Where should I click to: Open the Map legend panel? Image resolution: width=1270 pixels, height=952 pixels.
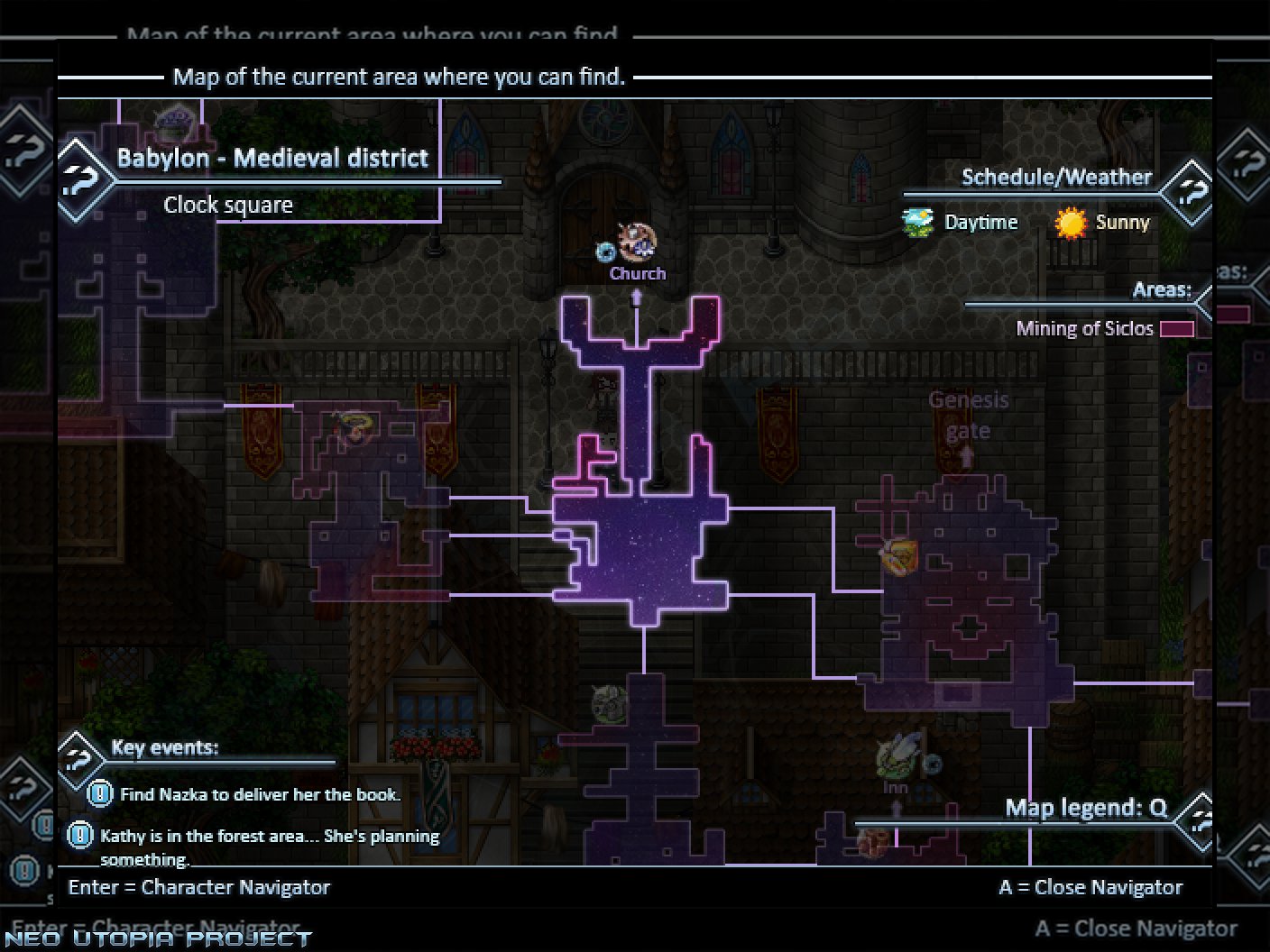[1086, 809]
